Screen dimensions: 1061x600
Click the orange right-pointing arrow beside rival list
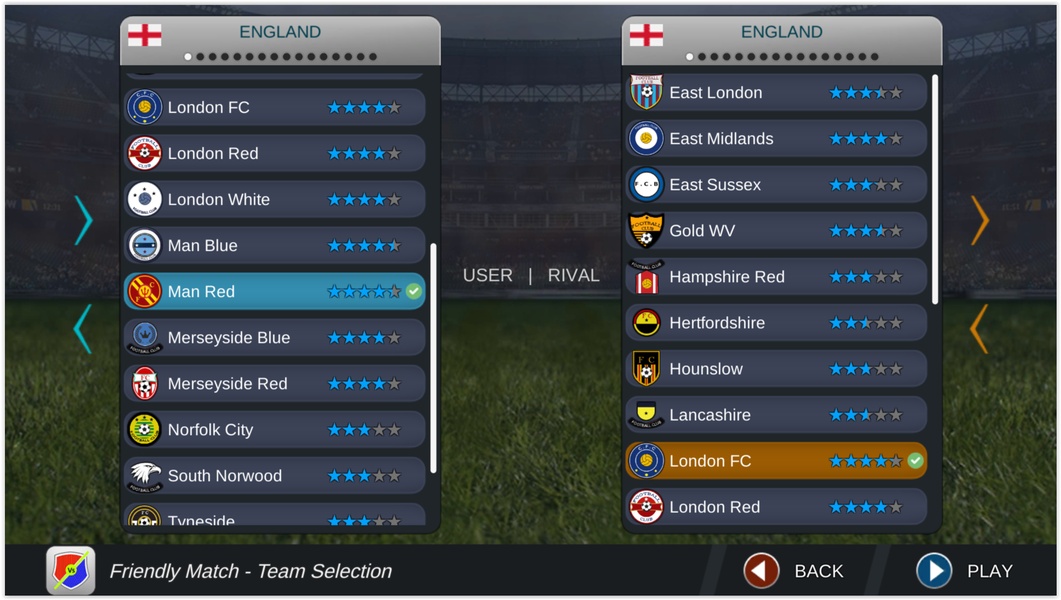(980, 221)
